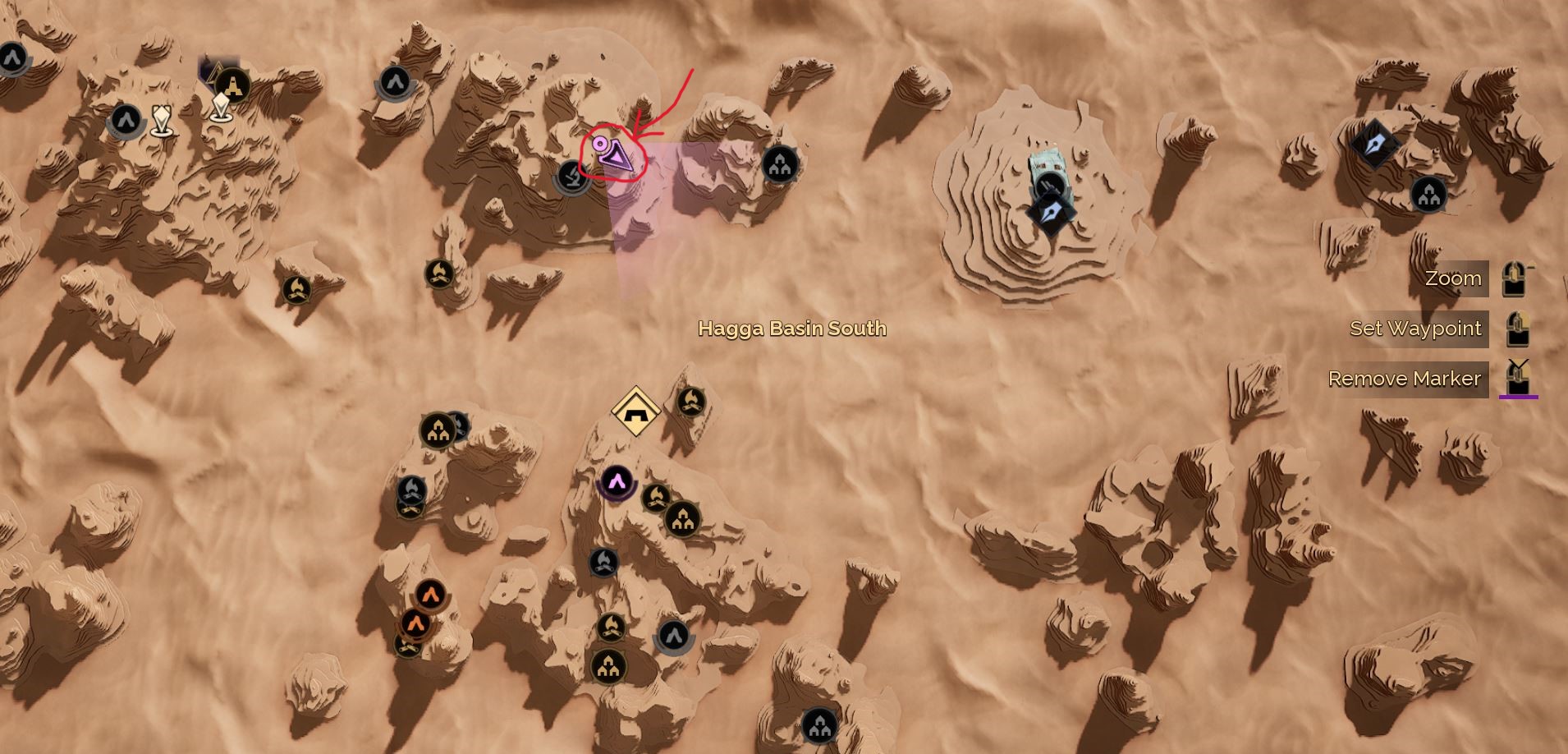The width and height of the screenshot is (1568, 754).
Task: Select the purple shelter icon on the central rock
Action: pos(617,484)
